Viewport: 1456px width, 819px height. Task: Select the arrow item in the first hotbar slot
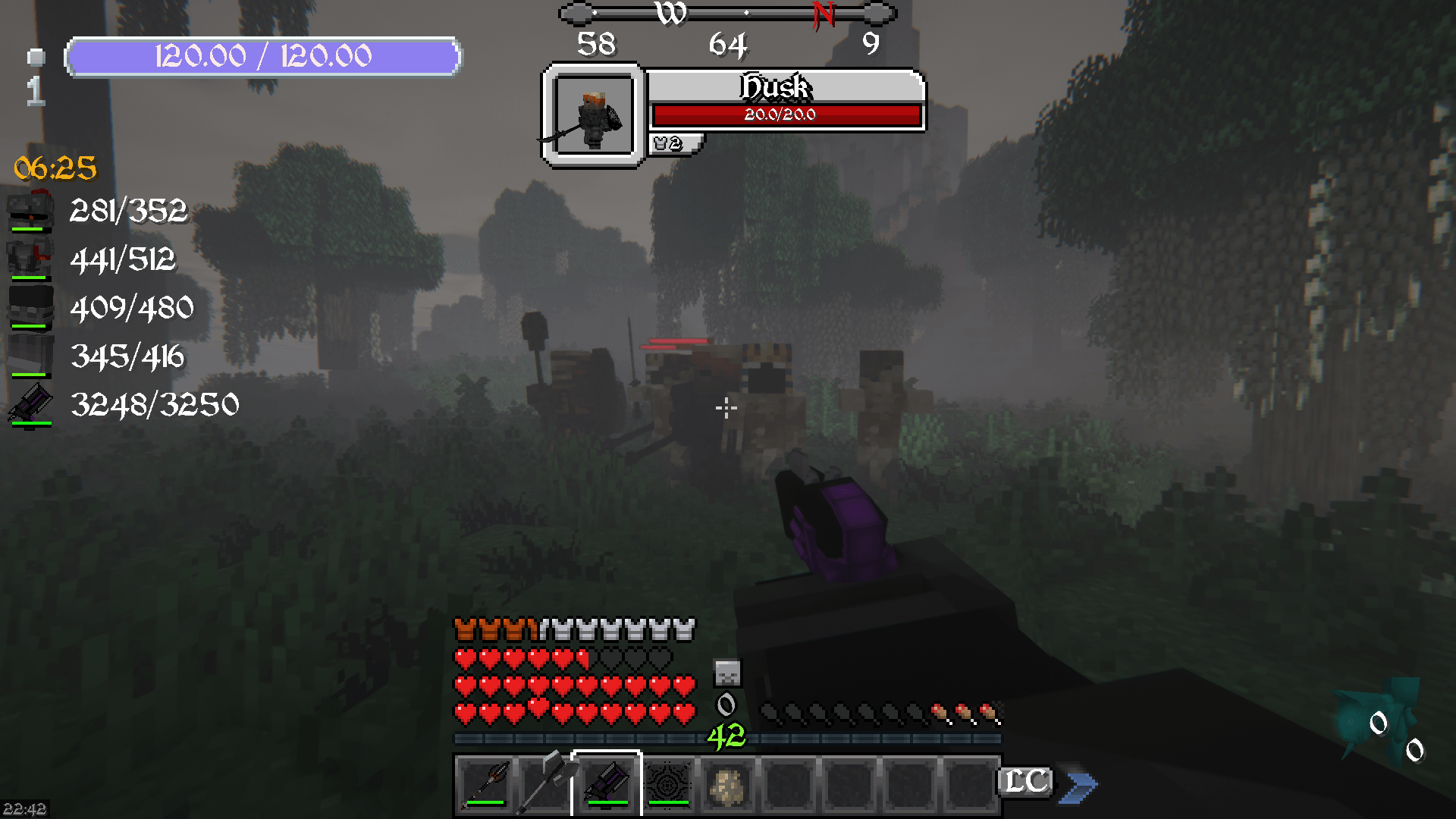tap(484, 784)
